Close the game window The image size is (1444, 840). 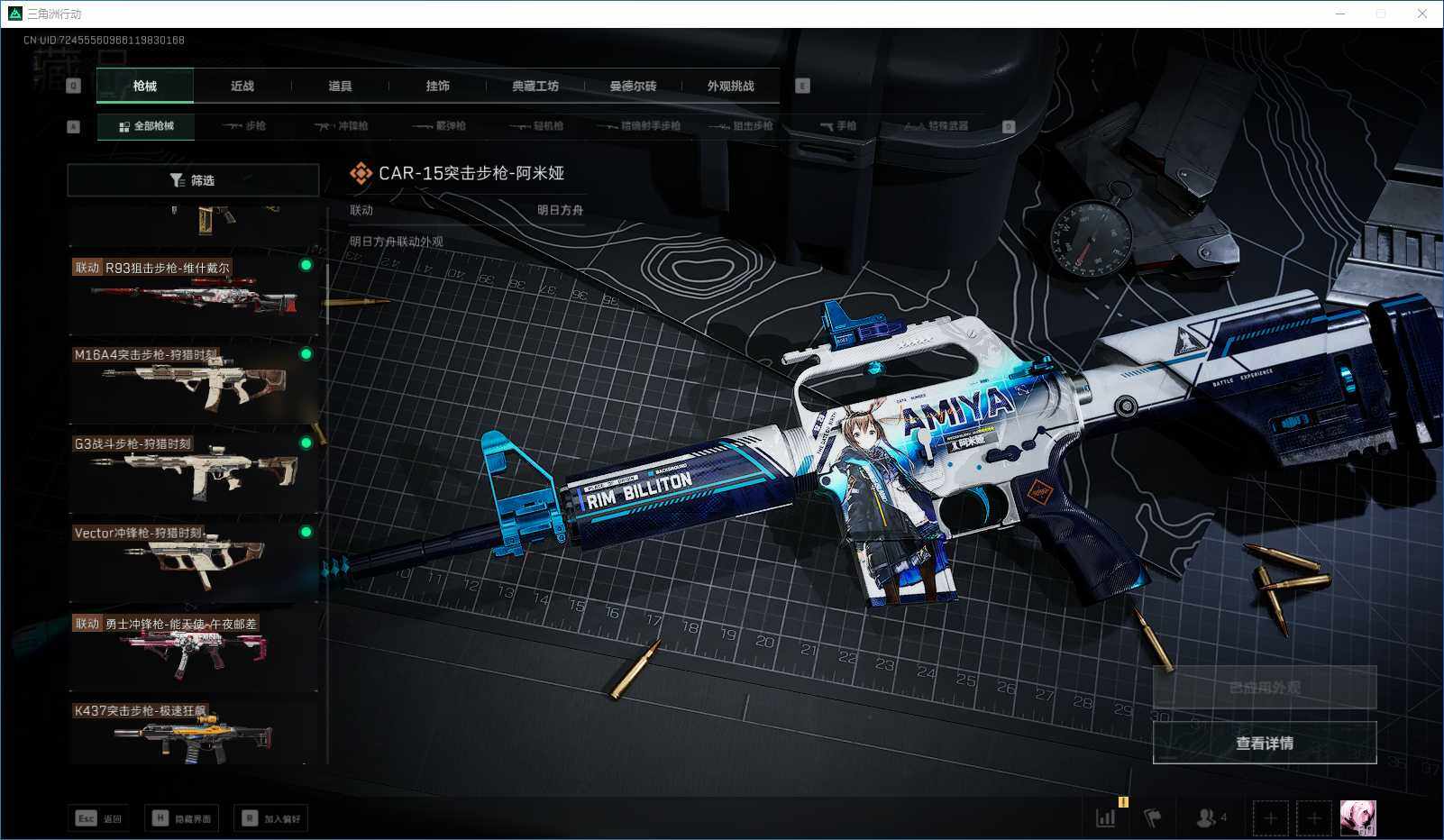coord(1421,14)
